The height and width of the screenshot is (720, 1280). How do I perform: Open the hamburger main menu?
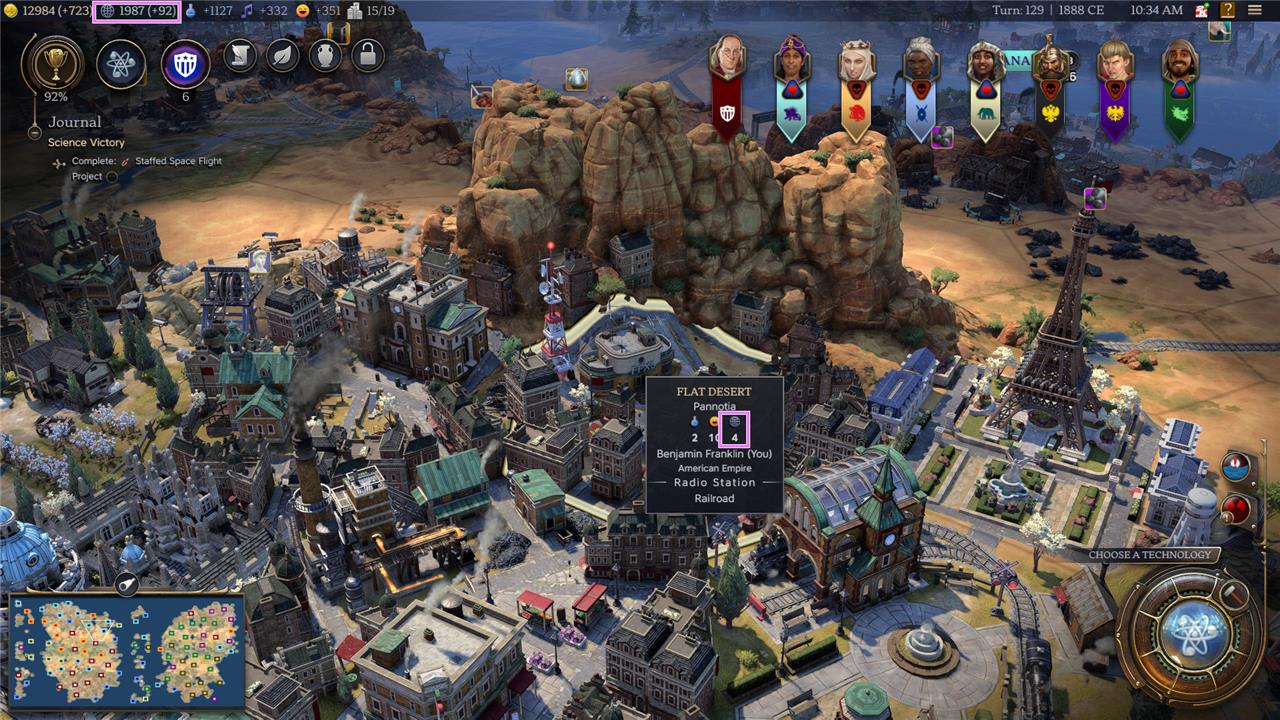[1255, 10]
